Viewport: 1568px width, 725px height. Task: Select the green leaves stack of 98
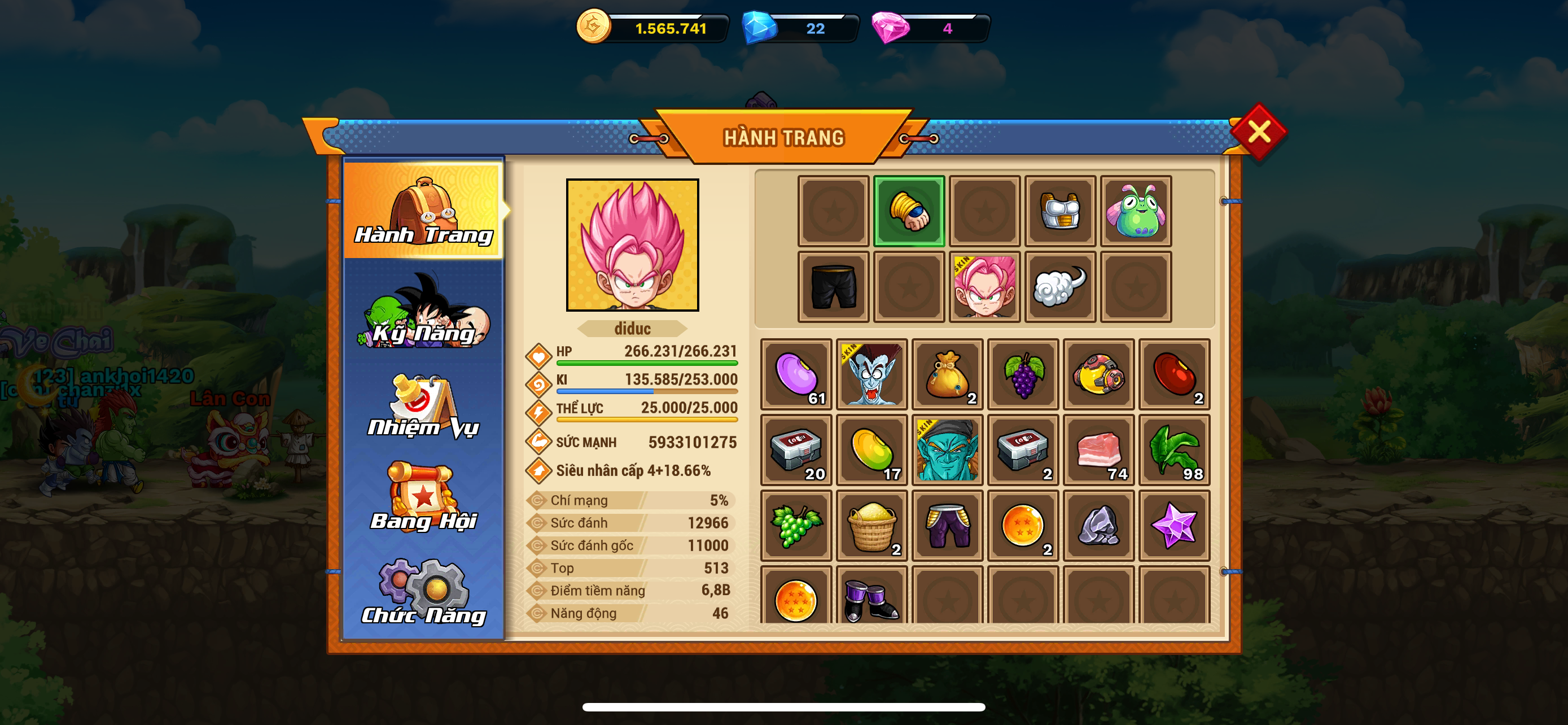pos(1174,450)
